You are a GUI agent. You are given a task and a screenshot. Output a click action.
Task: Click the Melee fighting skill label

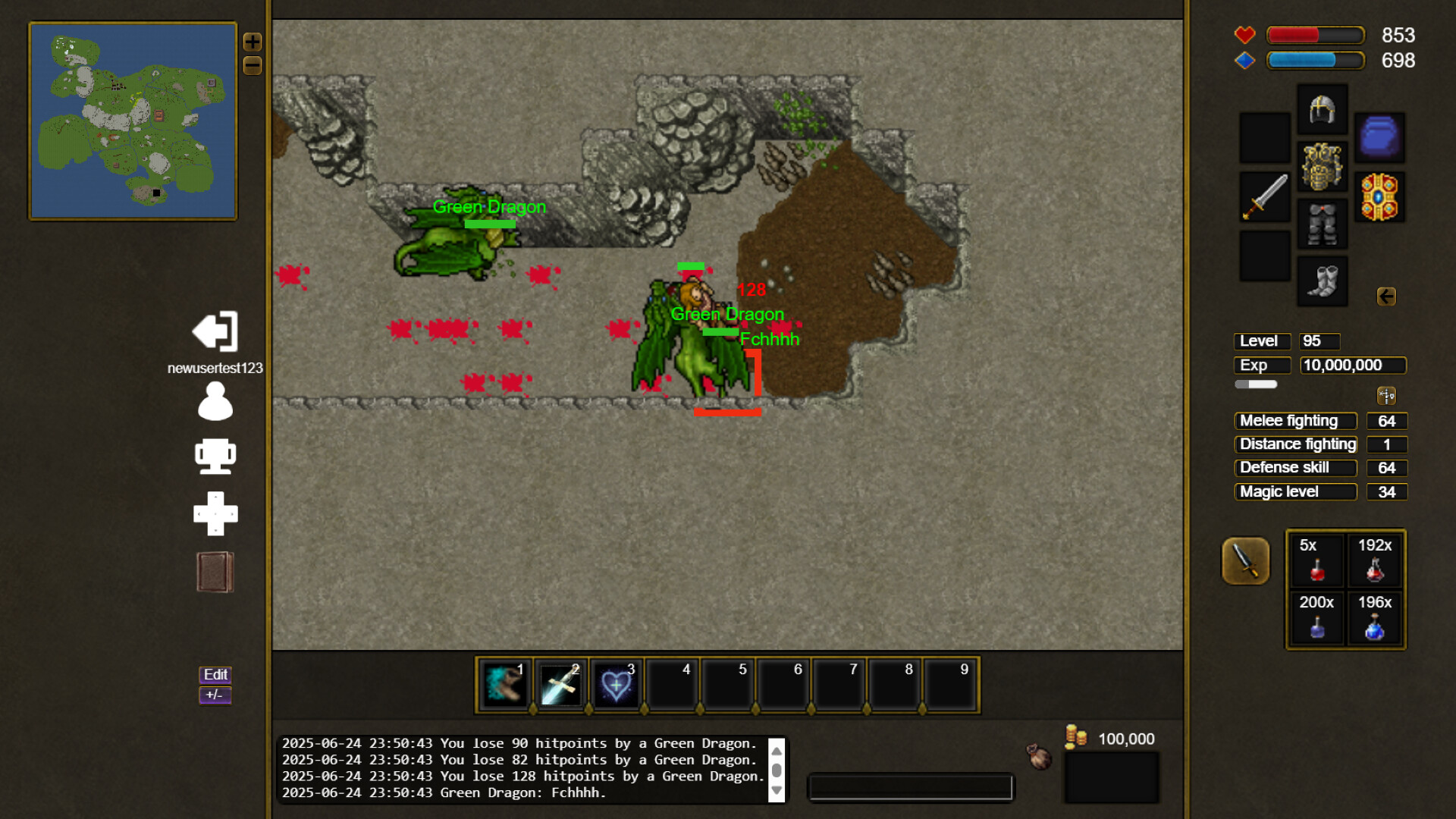(x=1295, y=421)
